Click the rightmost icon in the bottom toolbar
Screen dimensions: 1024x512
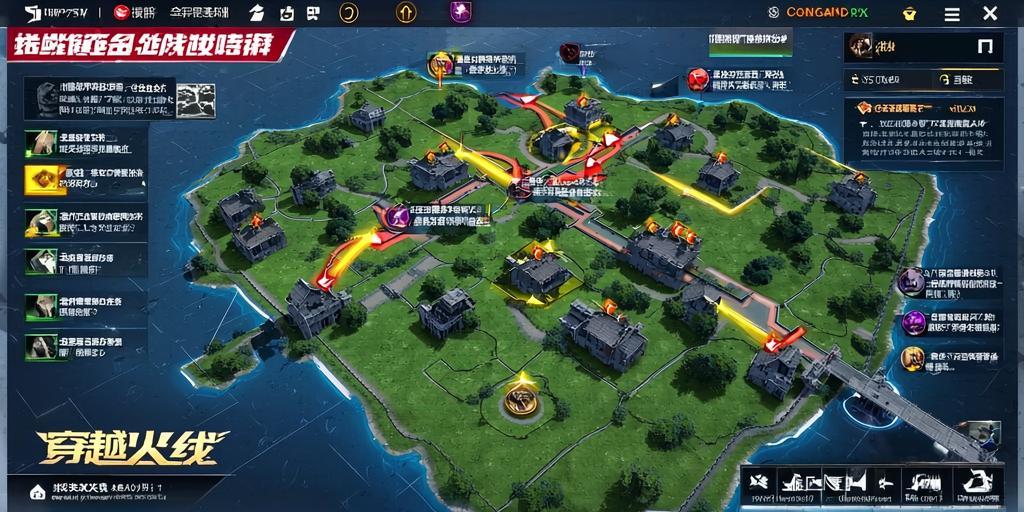point(979,484)
